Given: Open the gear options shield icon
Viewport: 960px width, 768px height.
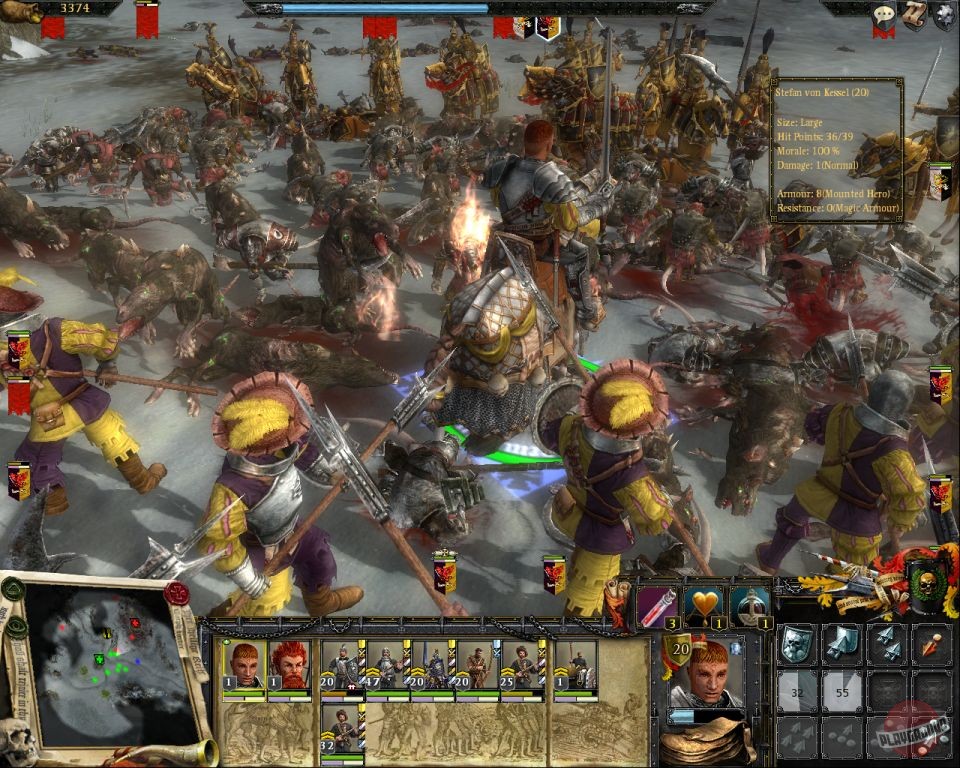Looking at the screenshot, I should pyautogui.click(x=944, y=14).
